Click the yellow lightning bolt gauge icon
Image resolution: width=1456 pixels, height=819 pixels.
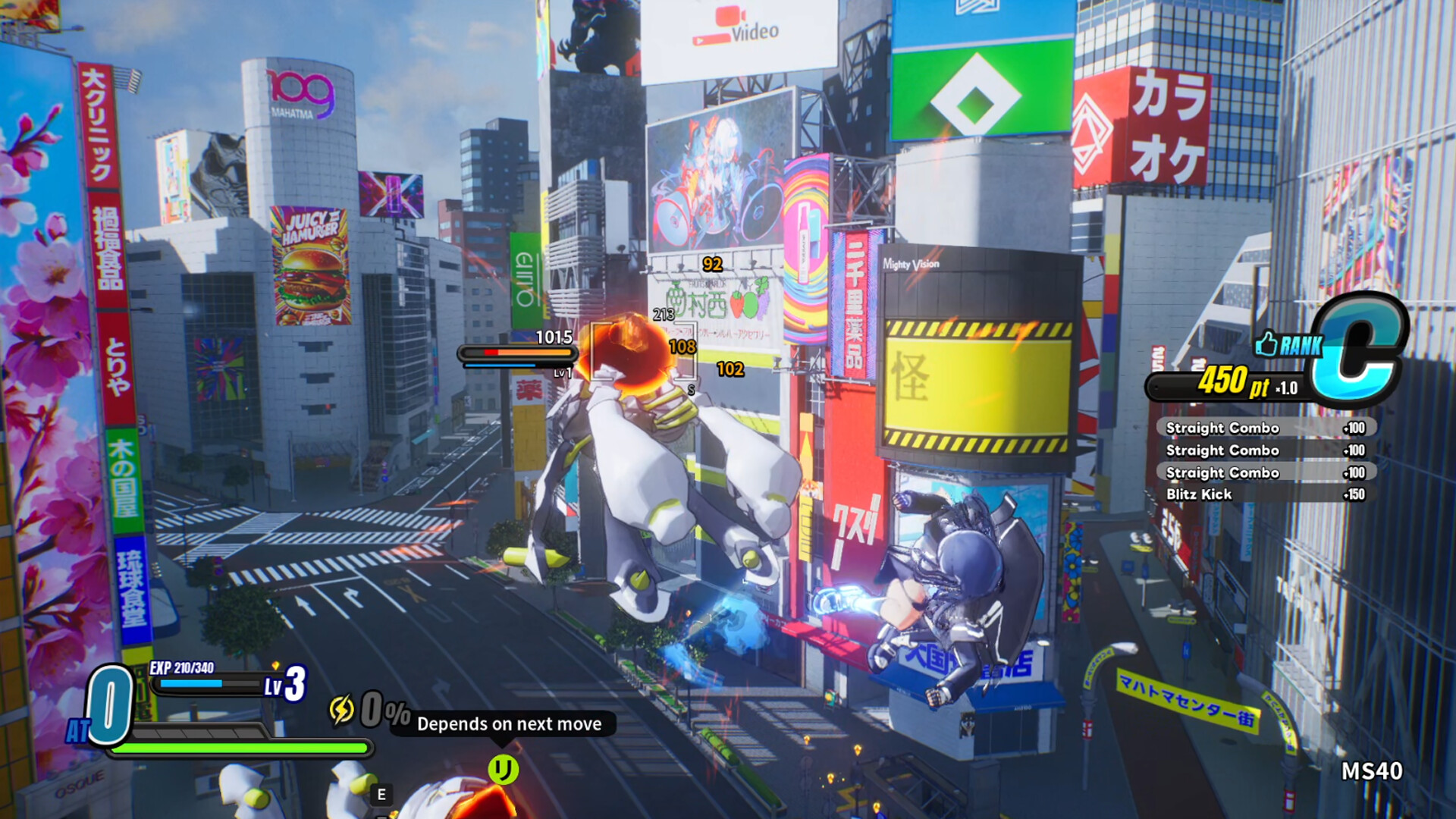pos(341,710)
